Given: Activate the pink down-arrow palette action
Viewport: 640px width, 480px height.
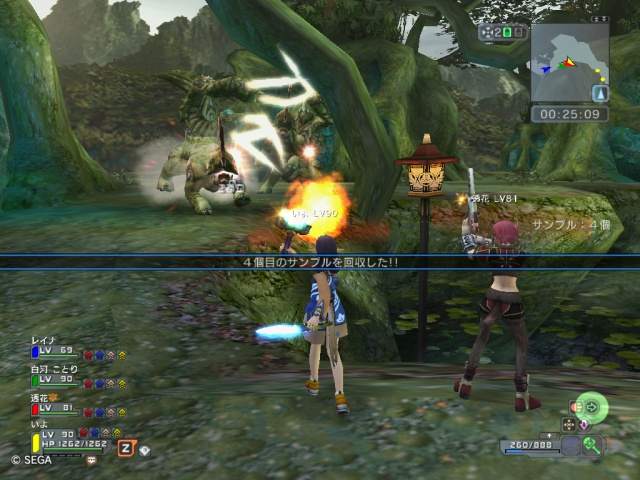Looking at the screenshot, I should click(586, 425).
